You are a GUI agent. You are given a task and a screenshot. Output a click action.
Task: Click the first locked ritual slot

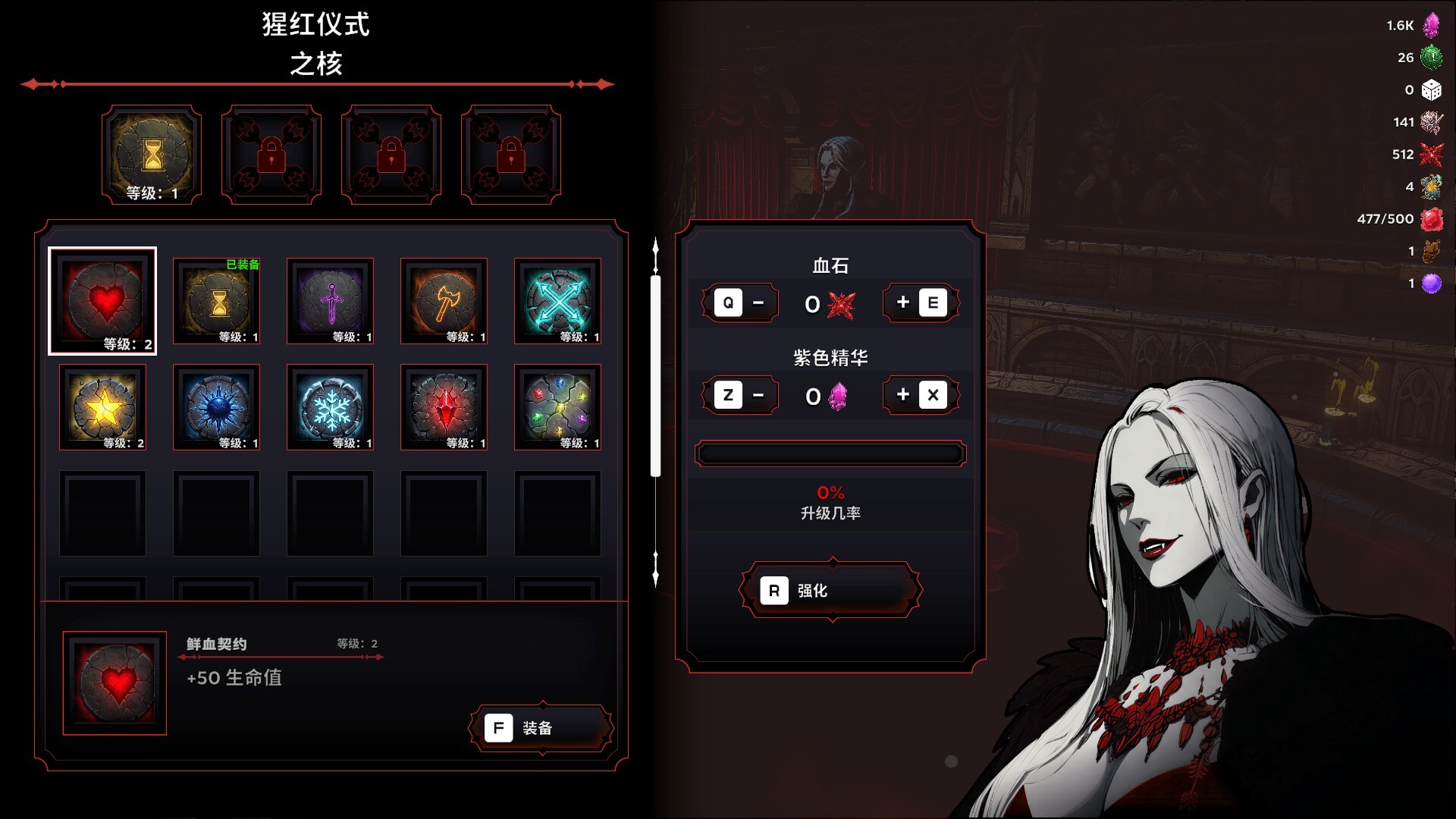[271, 150]
